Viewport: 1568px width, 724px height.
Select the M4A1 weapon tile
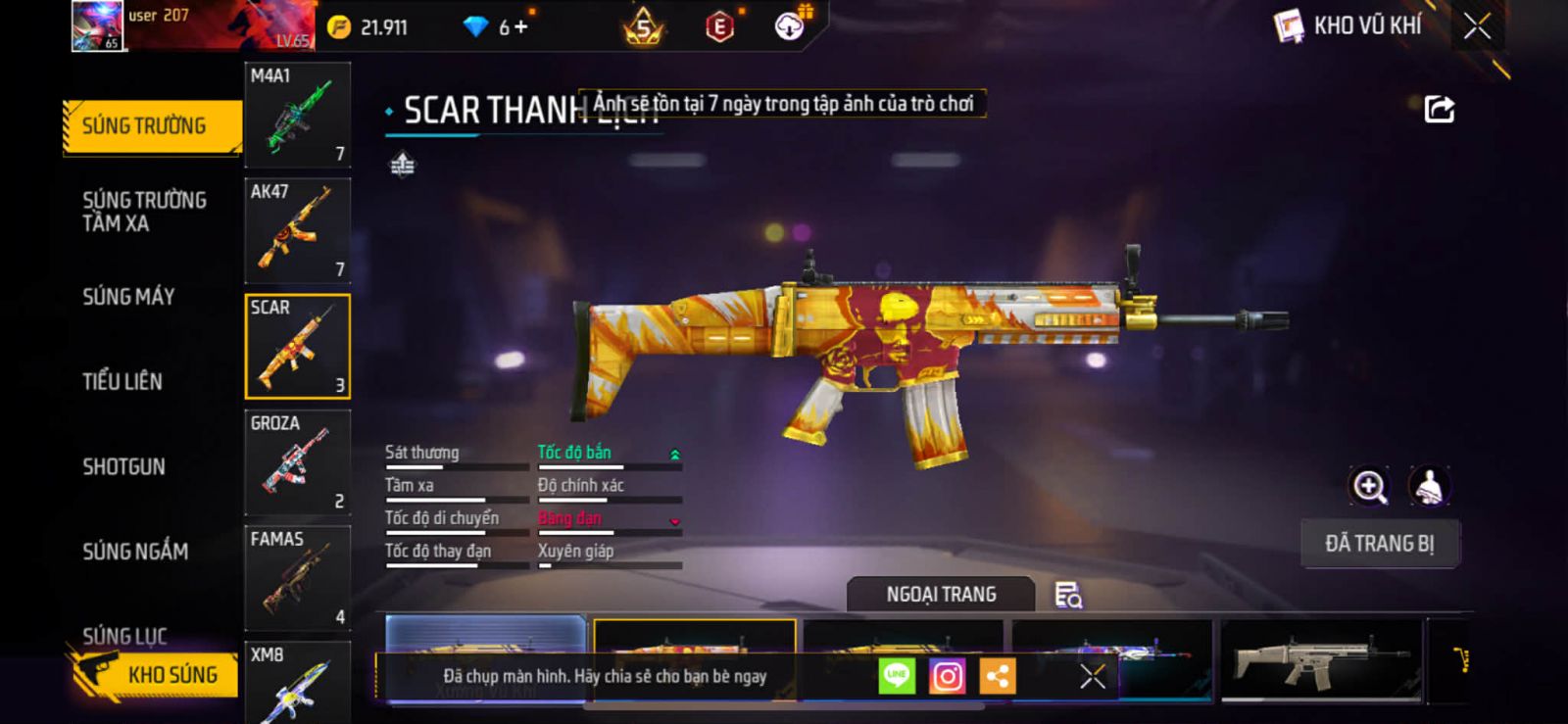(x=297, y=116)
